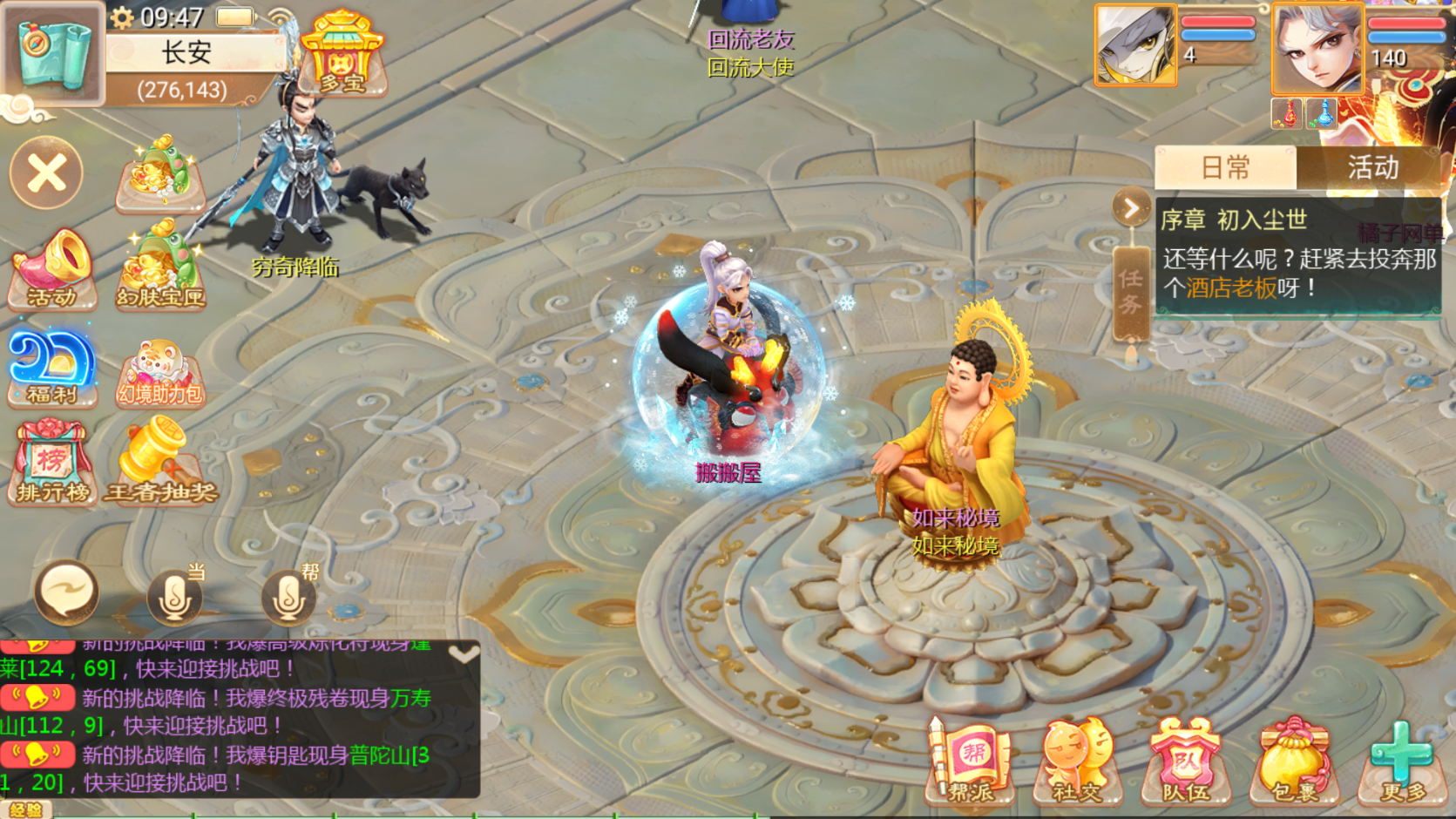
Task: Open the 活动 horn icon
Action: (x=51, y=269)
